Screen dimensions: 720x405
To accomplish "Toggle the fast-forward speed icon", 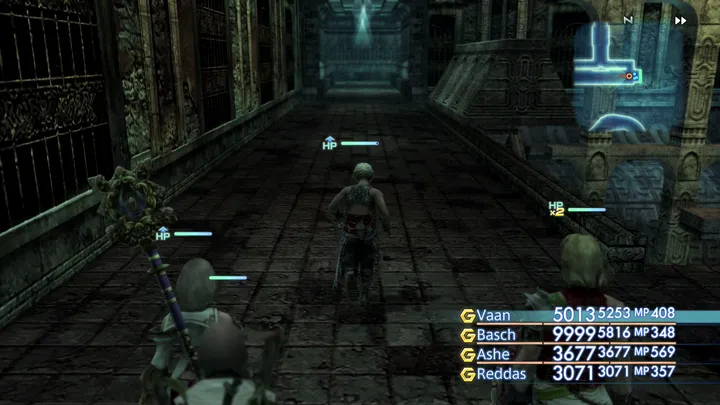I will point(681,20).
